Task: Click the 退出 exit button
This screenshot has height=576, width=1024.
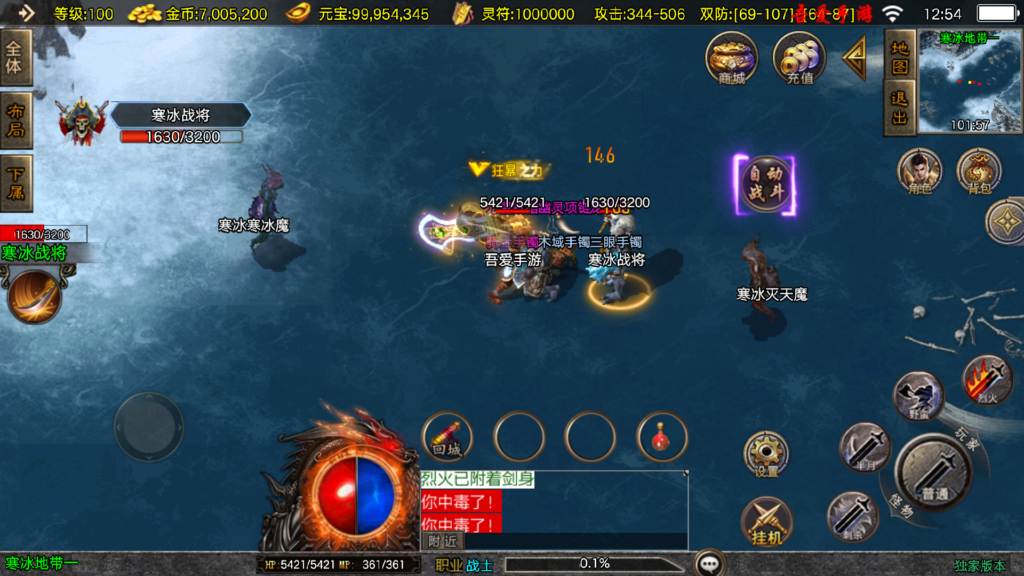Action: coord(900,108)
